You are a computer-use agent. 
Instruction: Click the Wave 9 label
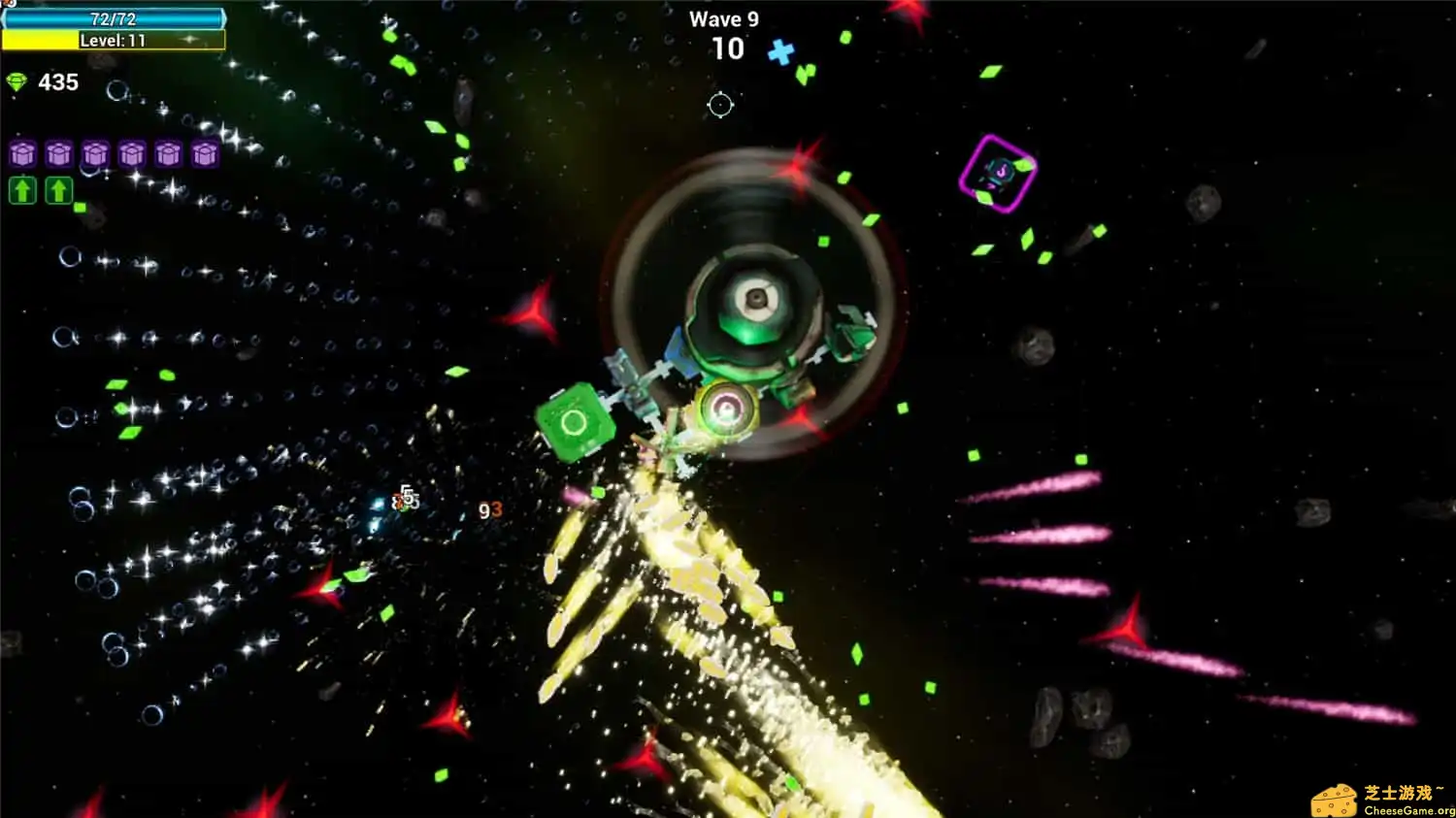point(726,17)
